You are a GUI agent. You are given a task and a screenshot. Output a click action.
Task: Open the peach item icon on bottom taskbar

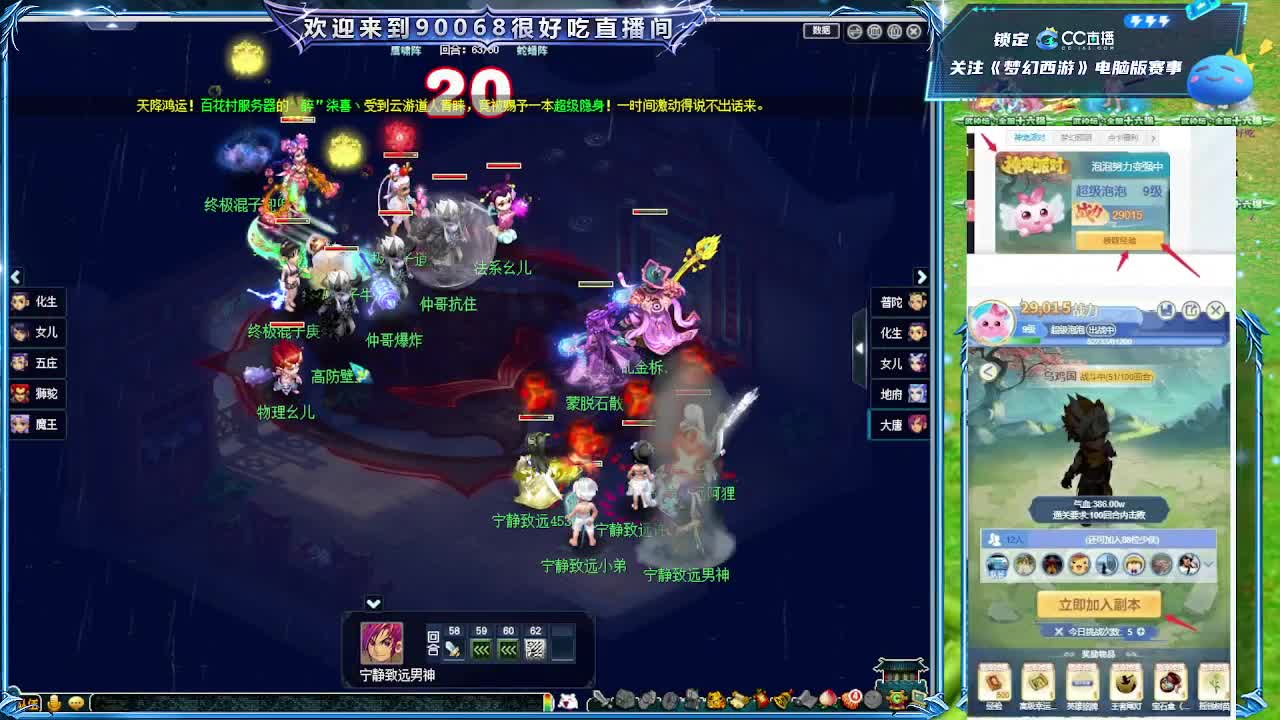coord(827,697)
